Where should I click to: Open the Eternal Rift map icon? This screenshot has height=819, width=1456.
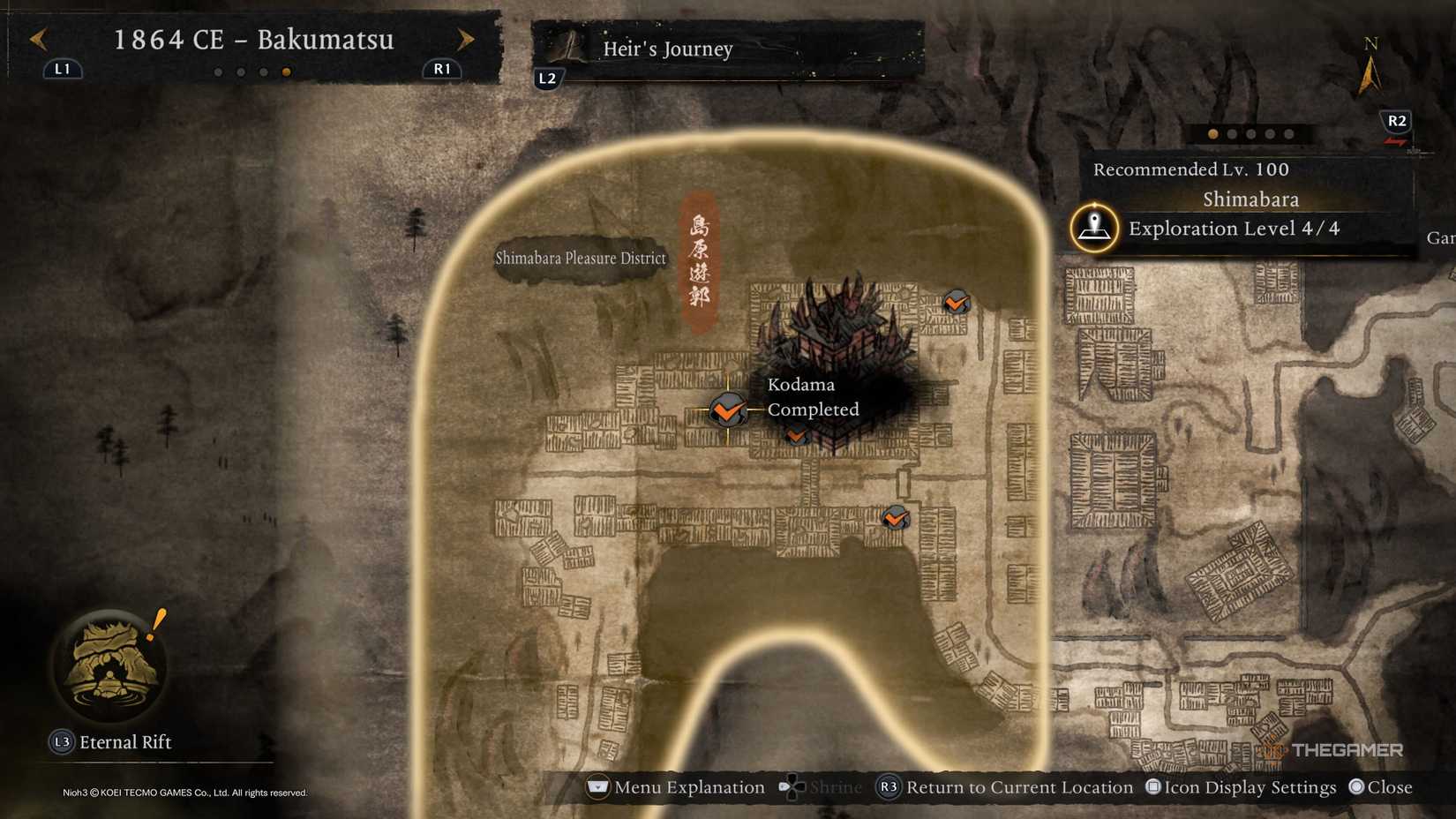110,668
